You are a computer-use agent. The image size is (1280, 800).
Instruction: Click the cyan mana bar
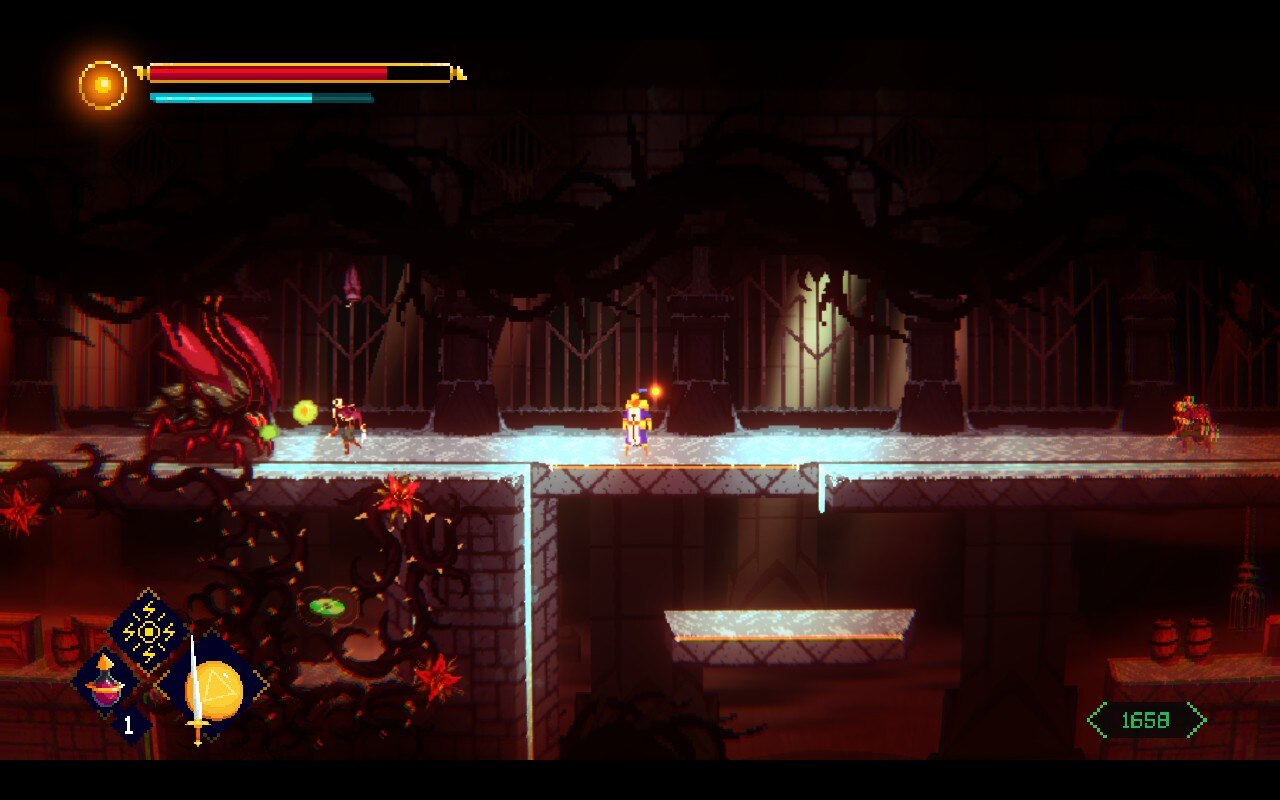tap(230, 99)
